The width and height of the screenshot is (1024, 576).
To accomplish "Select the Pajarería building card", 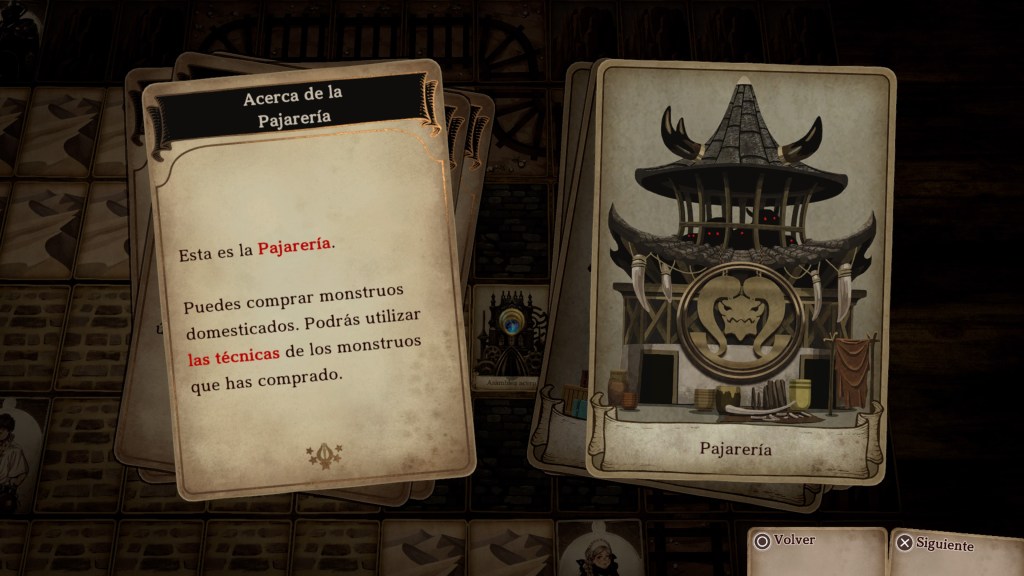I will [x=740, y=270].
